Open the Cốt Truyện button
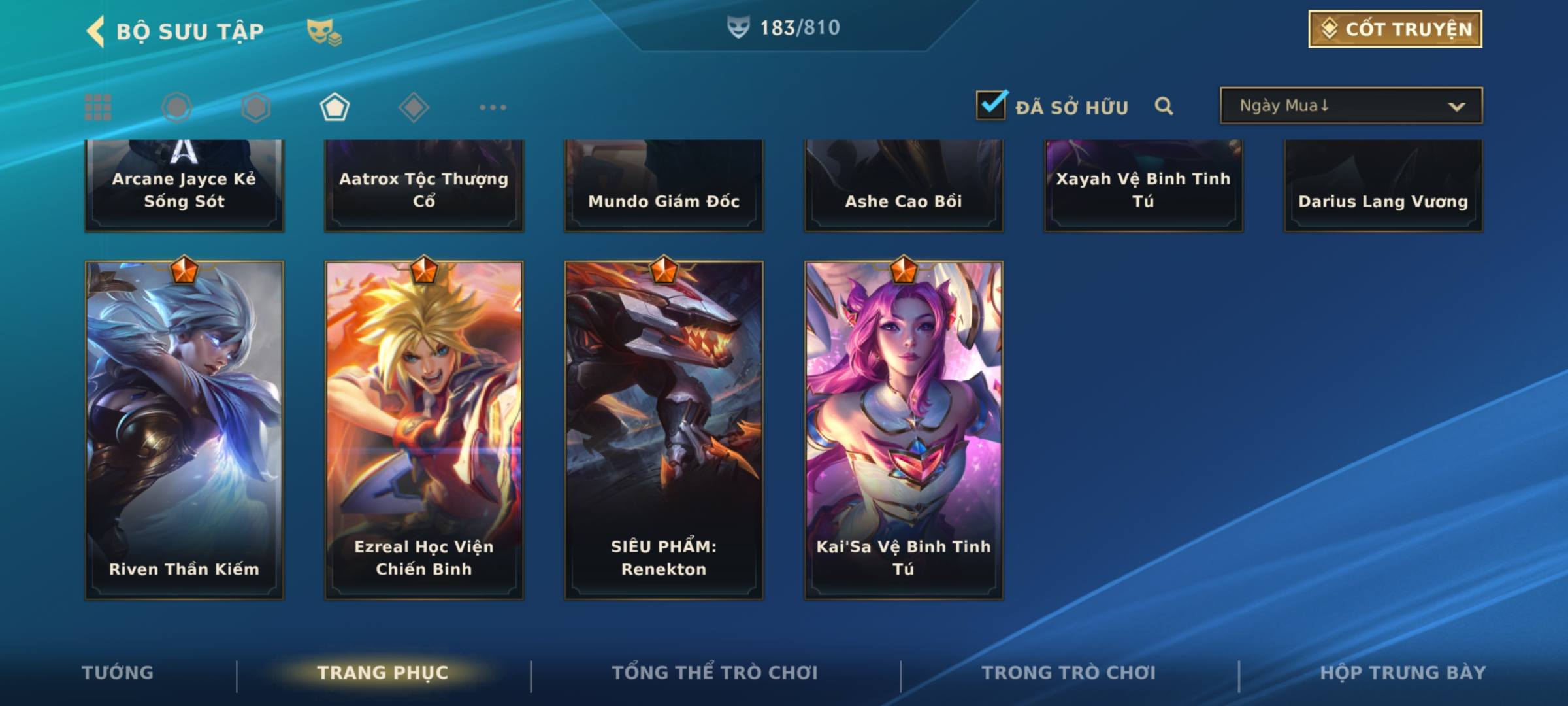Image resolution: width=1568 pixels, height=706 pixels. [1395, 29]
